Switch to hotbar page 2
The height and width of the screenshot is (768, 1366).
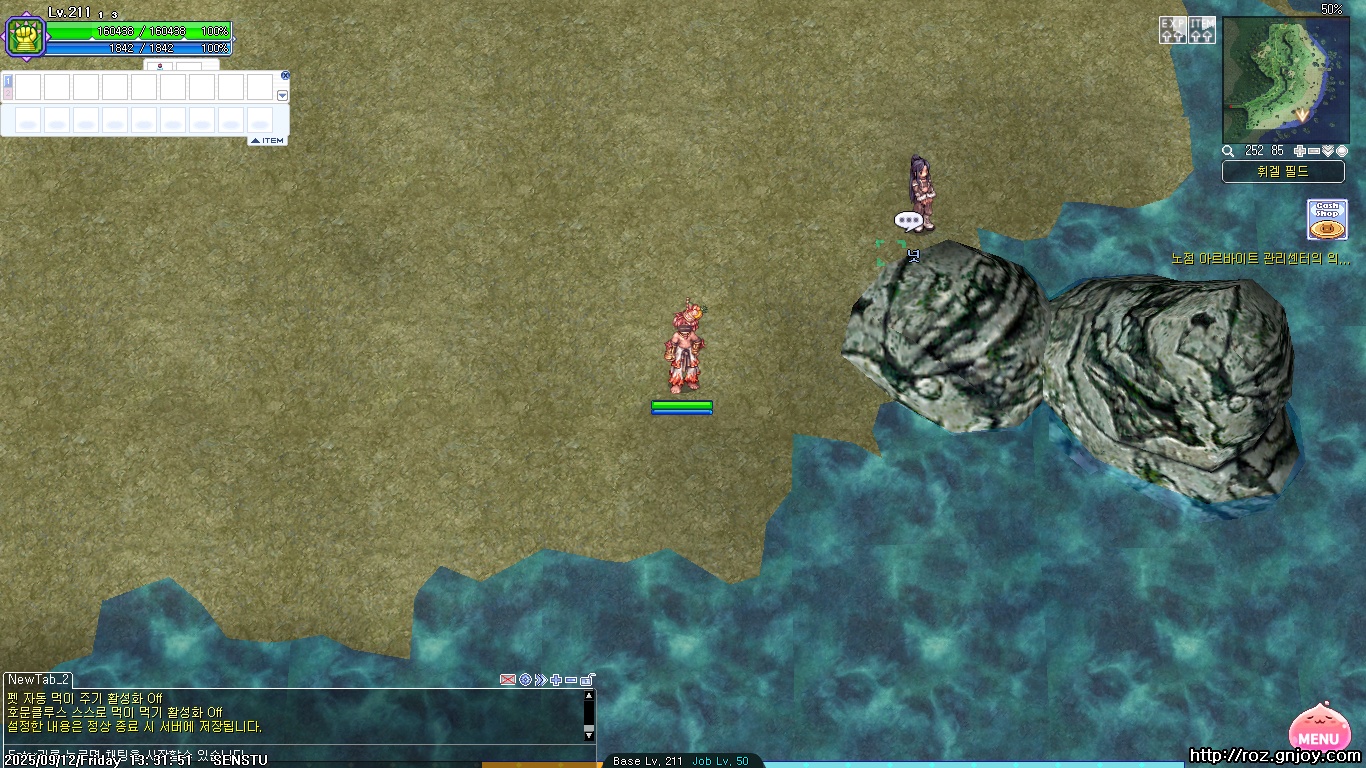tap(8, 94)
